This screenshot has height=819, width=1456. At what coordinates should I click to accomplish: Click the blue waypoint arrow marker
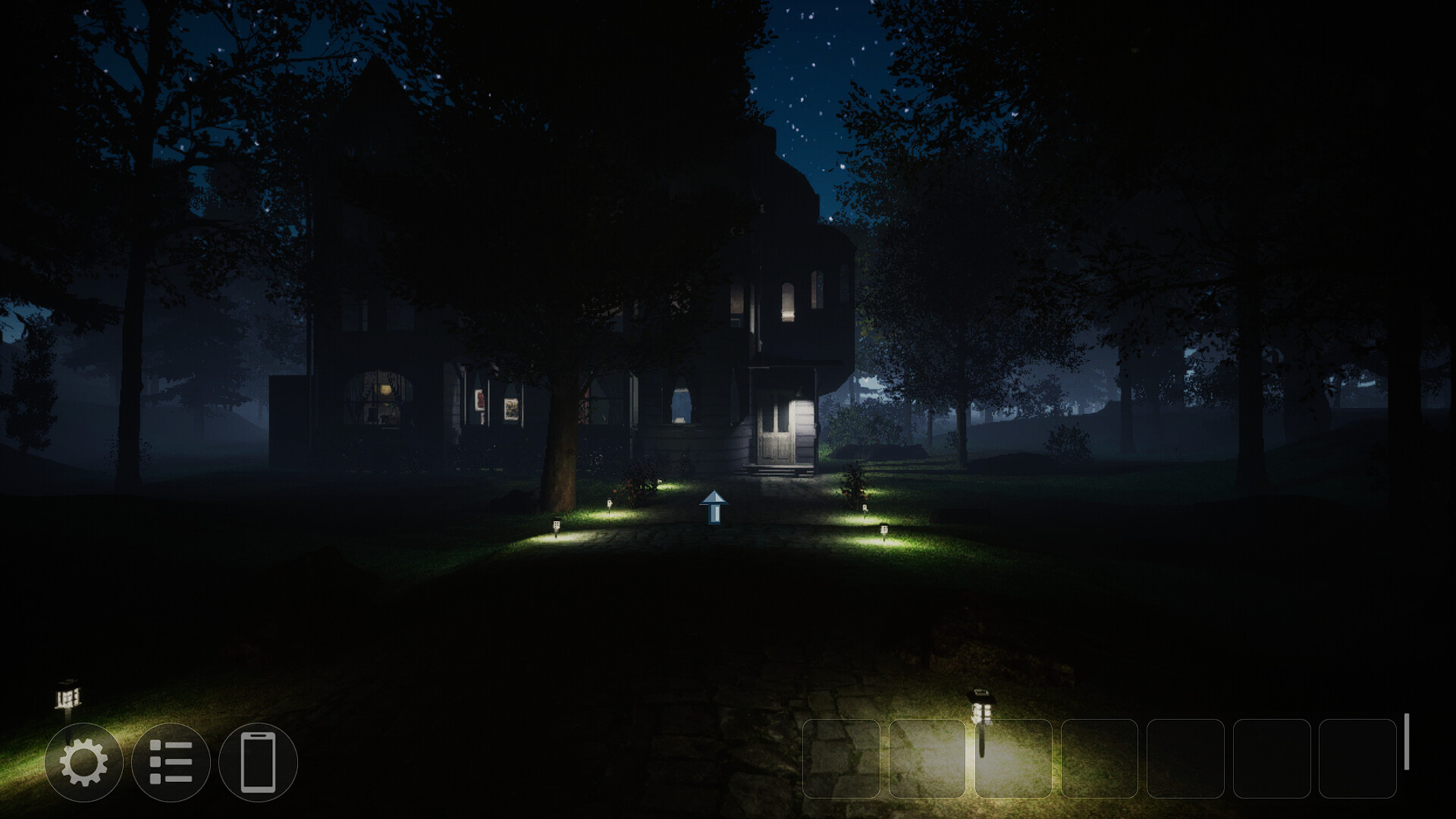[714, 506]
